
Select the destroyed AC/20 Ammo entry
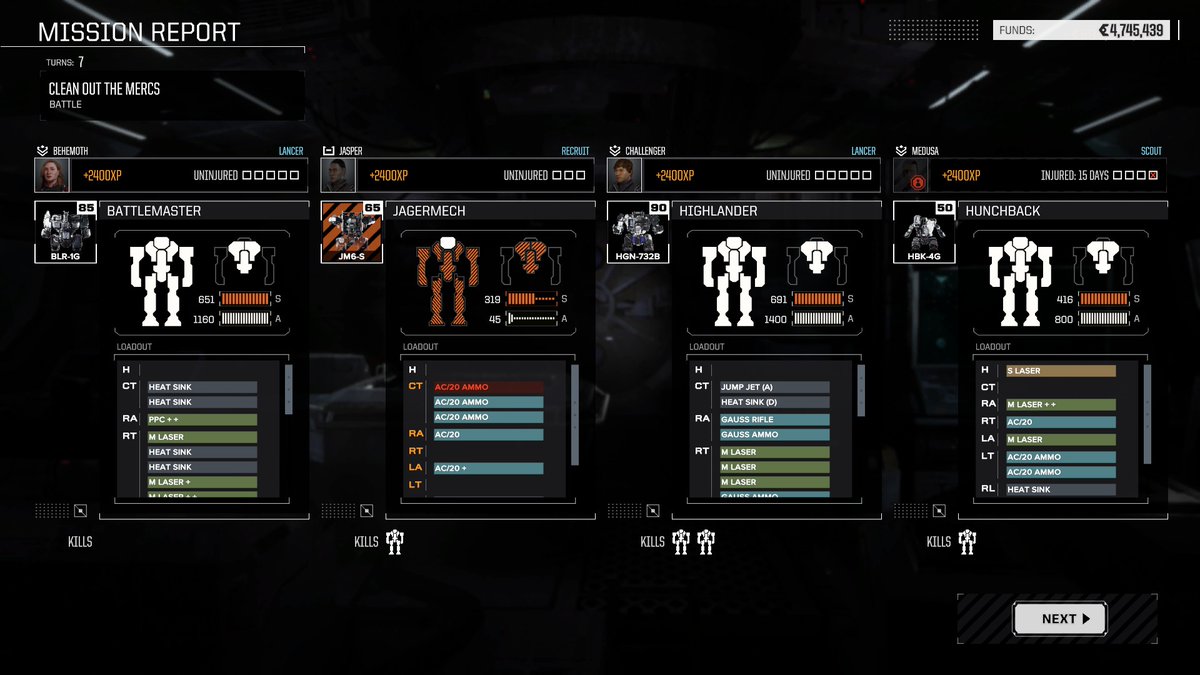point(488,387)
